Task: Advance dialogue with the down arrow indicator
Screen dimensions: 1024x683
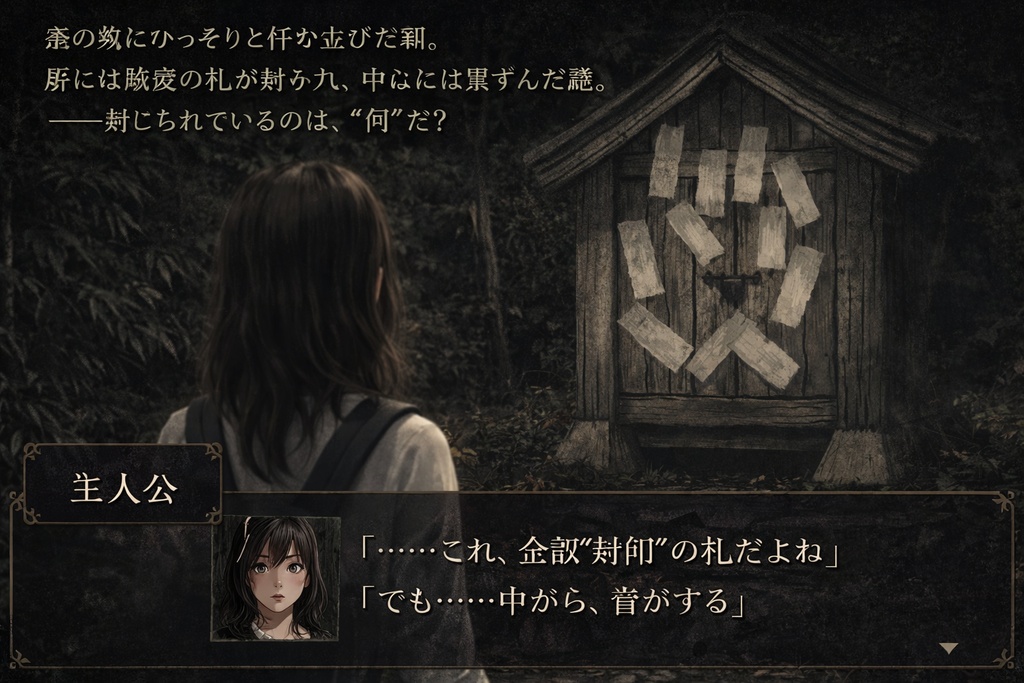Action: point(948,648)
